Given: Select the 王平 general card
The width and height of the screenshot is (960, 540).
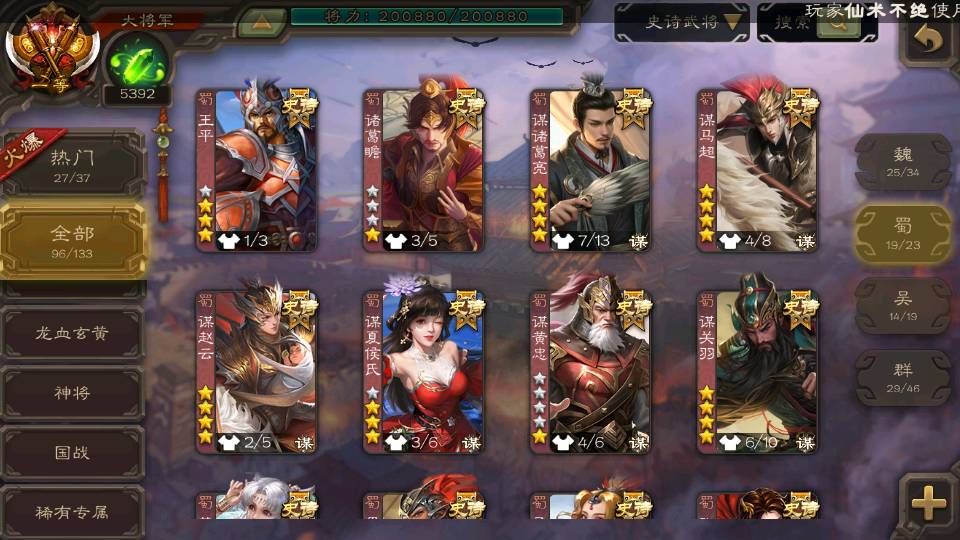Looking at the screenshot, I should click(257, 170).
